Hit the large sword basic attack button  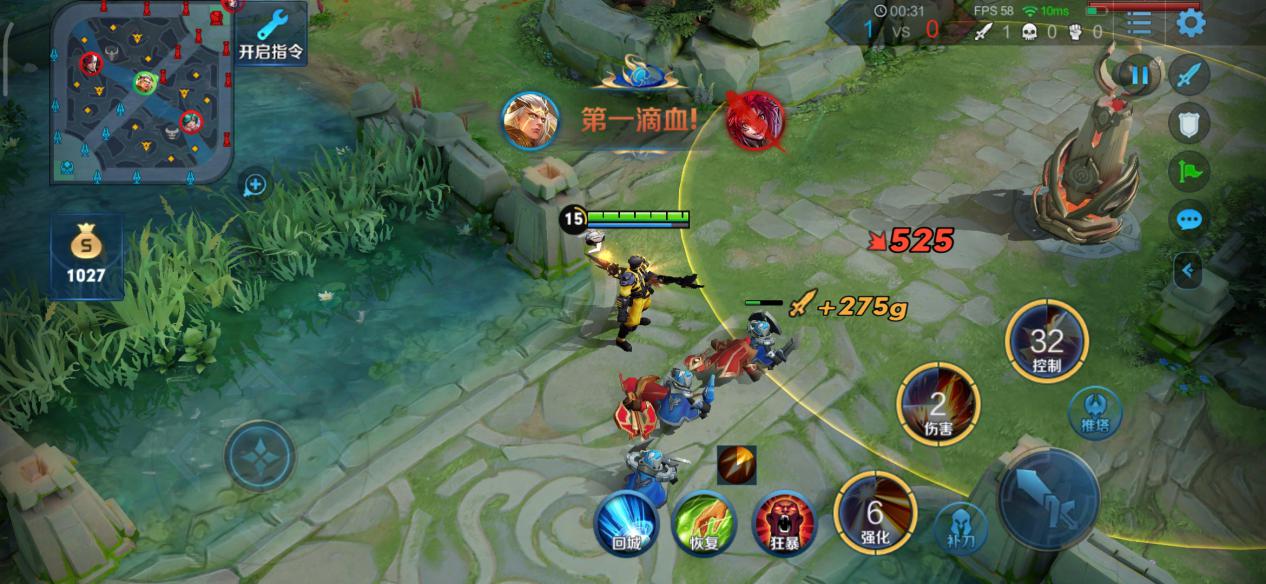(1048, 498)
